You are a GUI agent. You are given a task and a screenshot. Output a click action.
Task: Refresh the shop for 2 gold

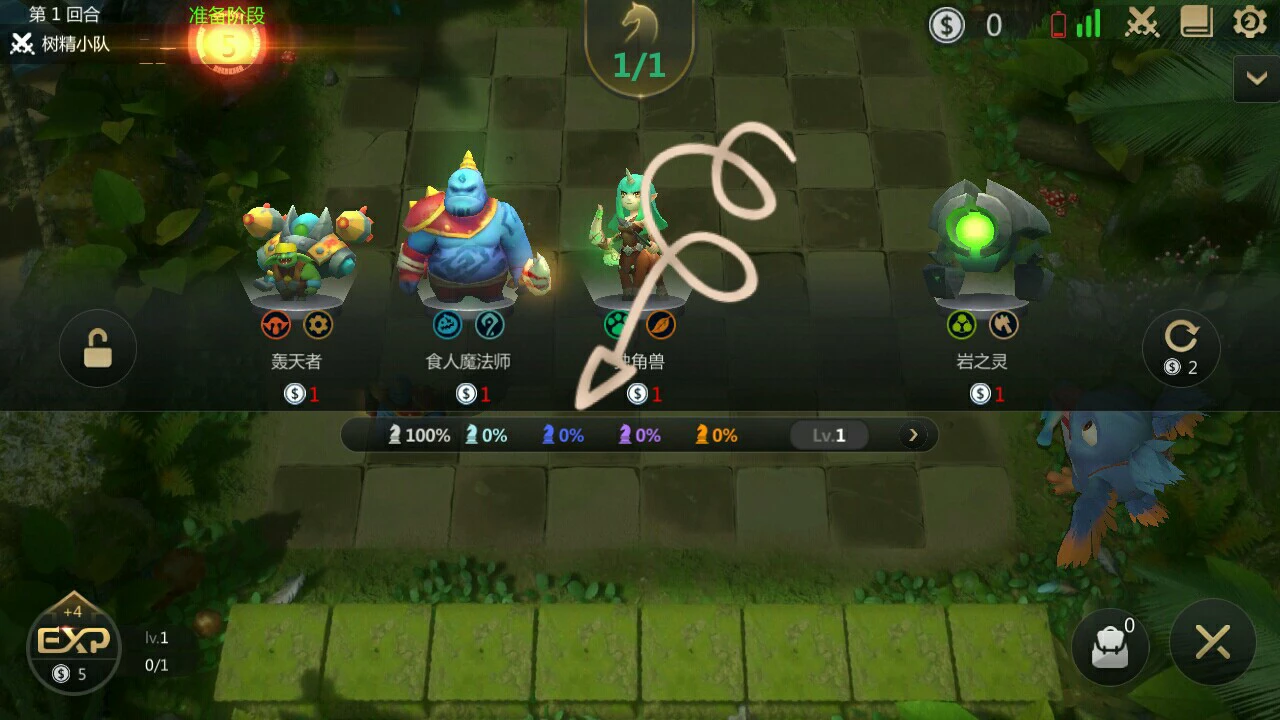(1181, 348)
